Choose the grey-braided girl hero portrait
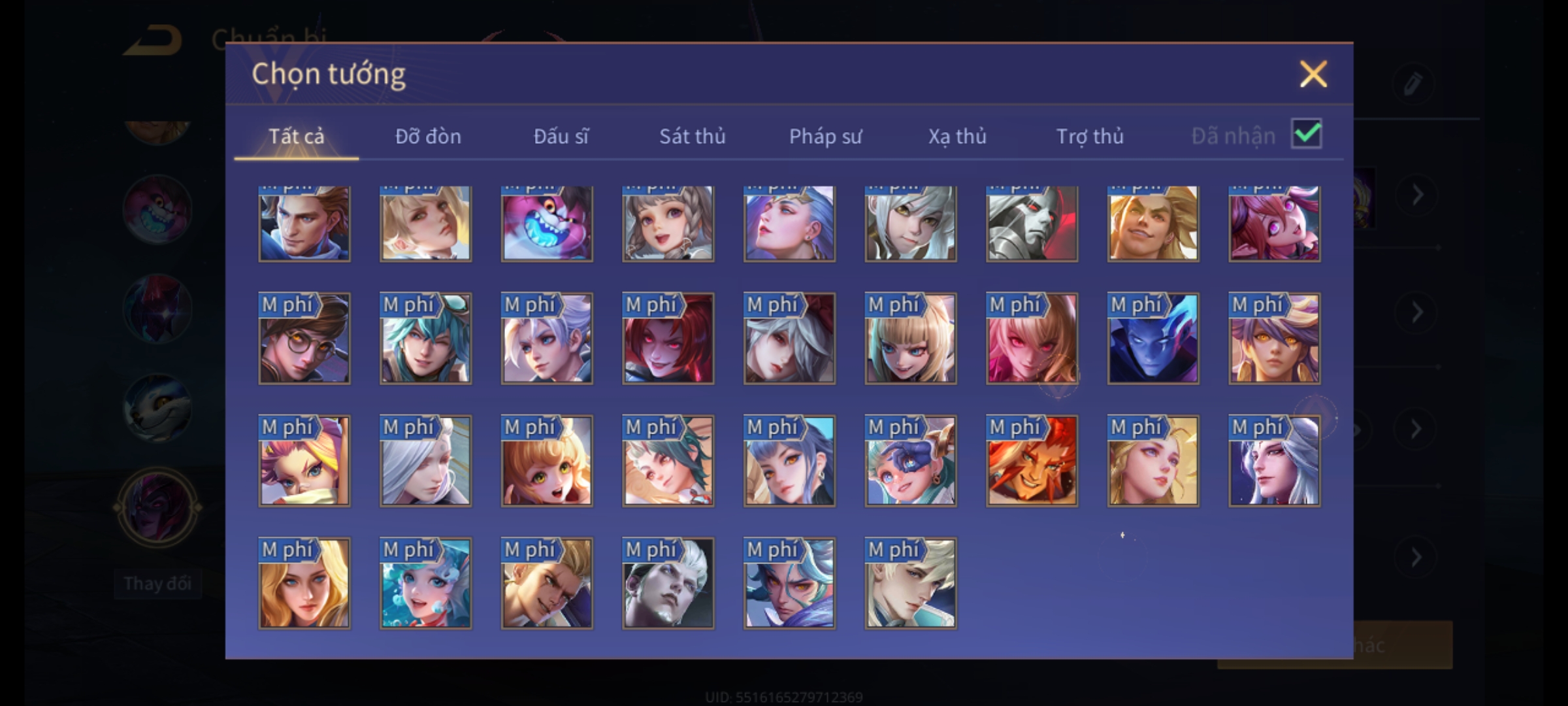 (668, 224)
